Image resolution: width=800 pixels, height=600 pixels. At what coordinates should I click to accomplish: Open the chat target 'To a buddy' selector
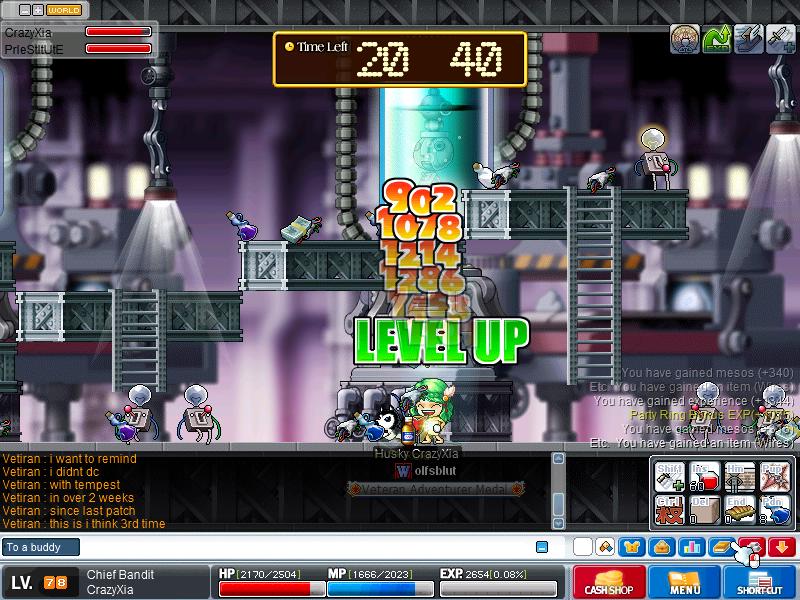(42, 547)
